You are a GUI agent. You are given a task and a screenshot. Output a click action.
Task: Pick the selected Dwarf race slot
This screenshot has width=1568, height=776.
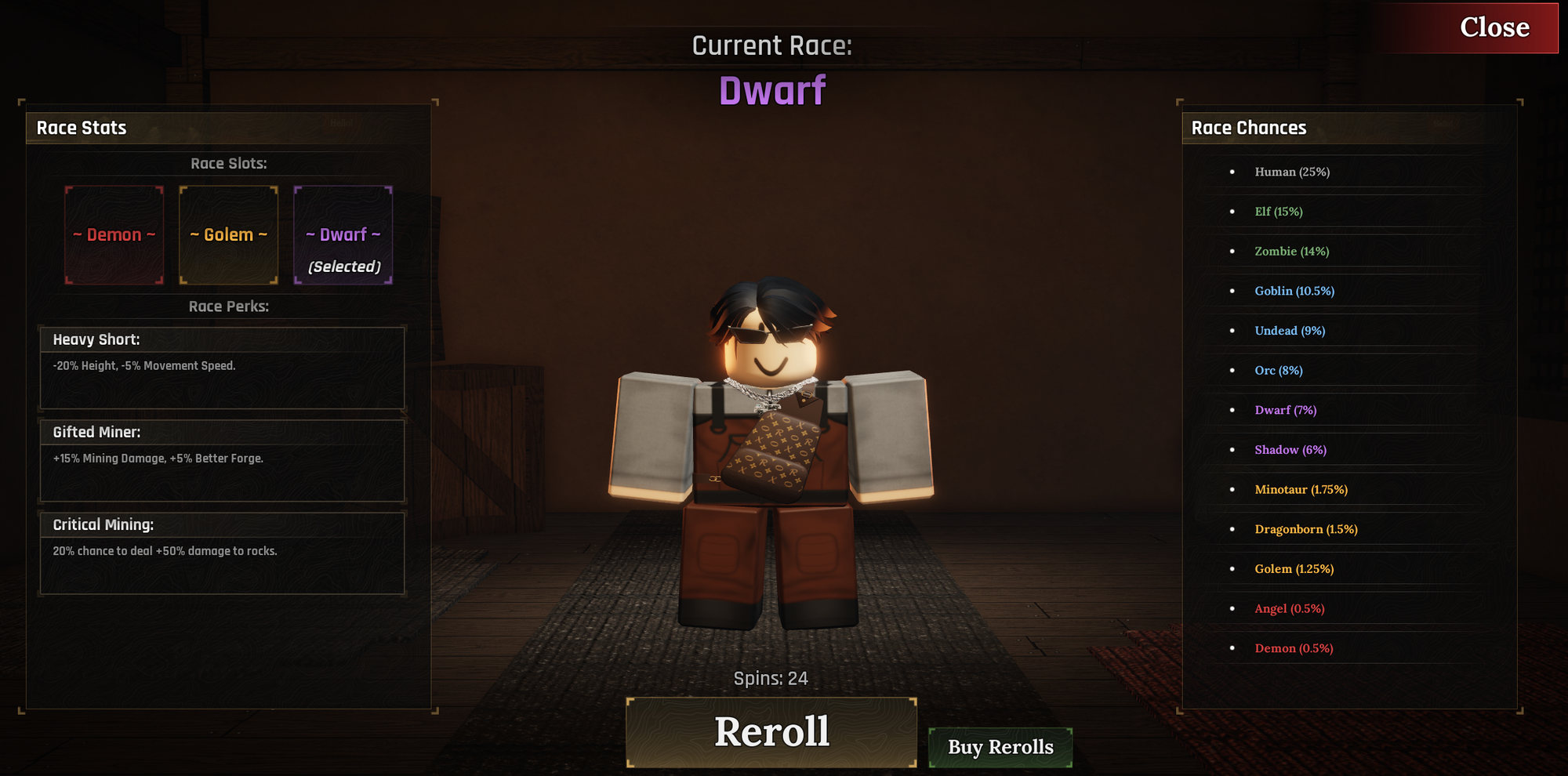pyautogui.click(x=343, y=235)
